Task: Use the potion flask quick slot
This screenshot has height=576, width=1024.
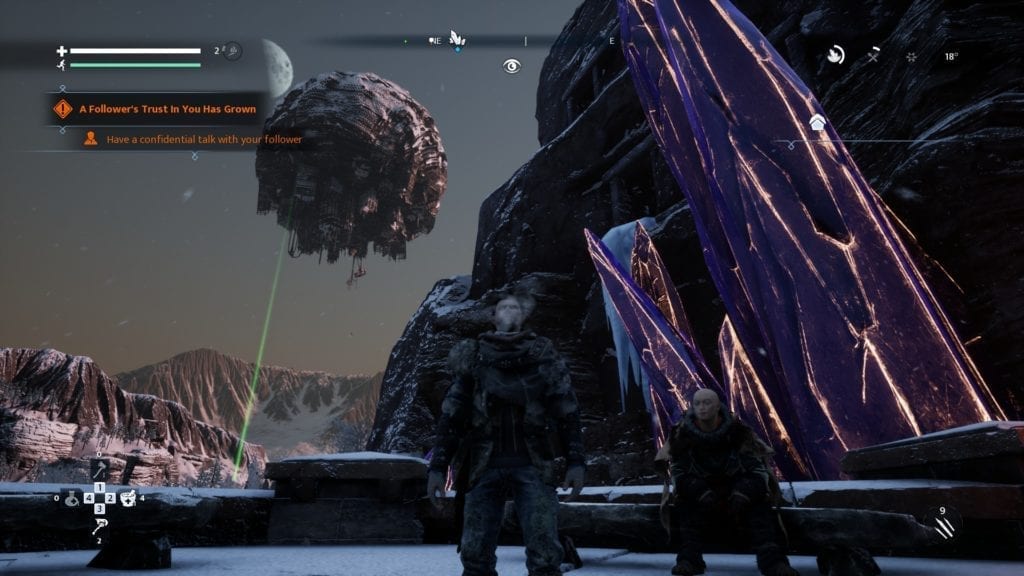Action: (x=72, y=498)
